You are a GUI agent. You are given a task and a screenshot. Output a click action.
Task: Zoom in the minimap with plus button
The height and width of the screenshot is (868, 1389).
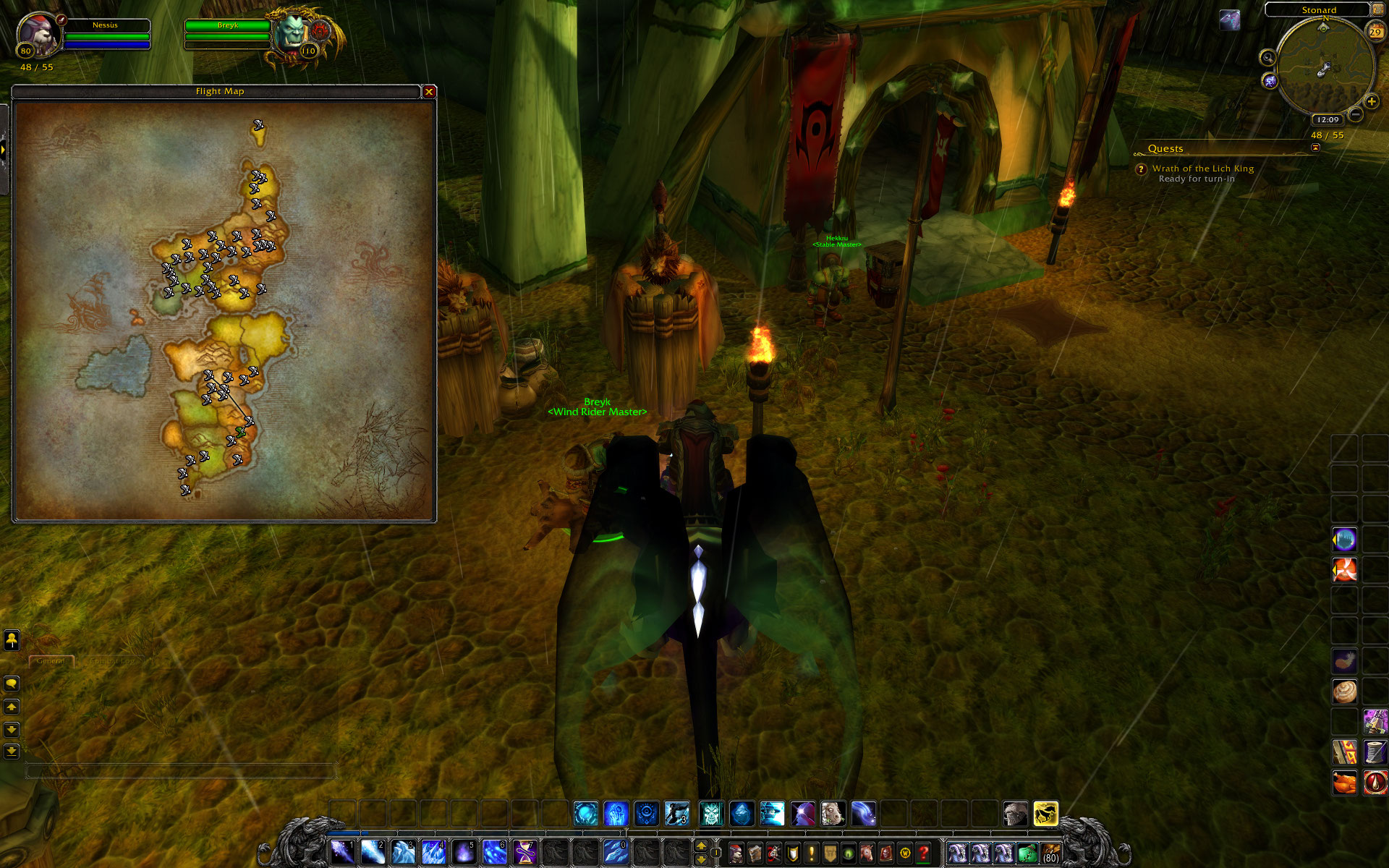1371,102
